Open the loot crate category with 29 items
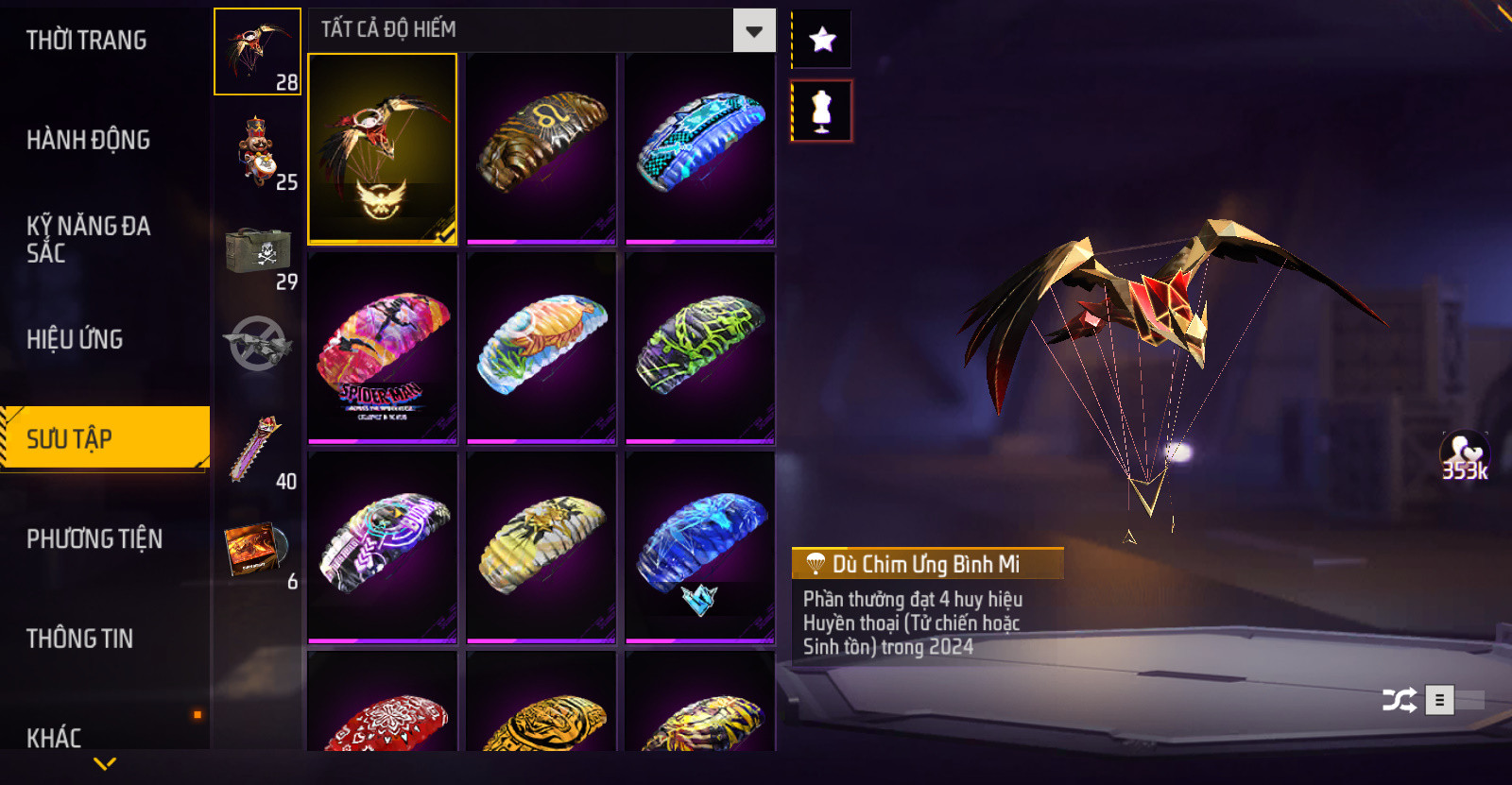This screenshot has width=1512, height=785. [x=257, y=251]
